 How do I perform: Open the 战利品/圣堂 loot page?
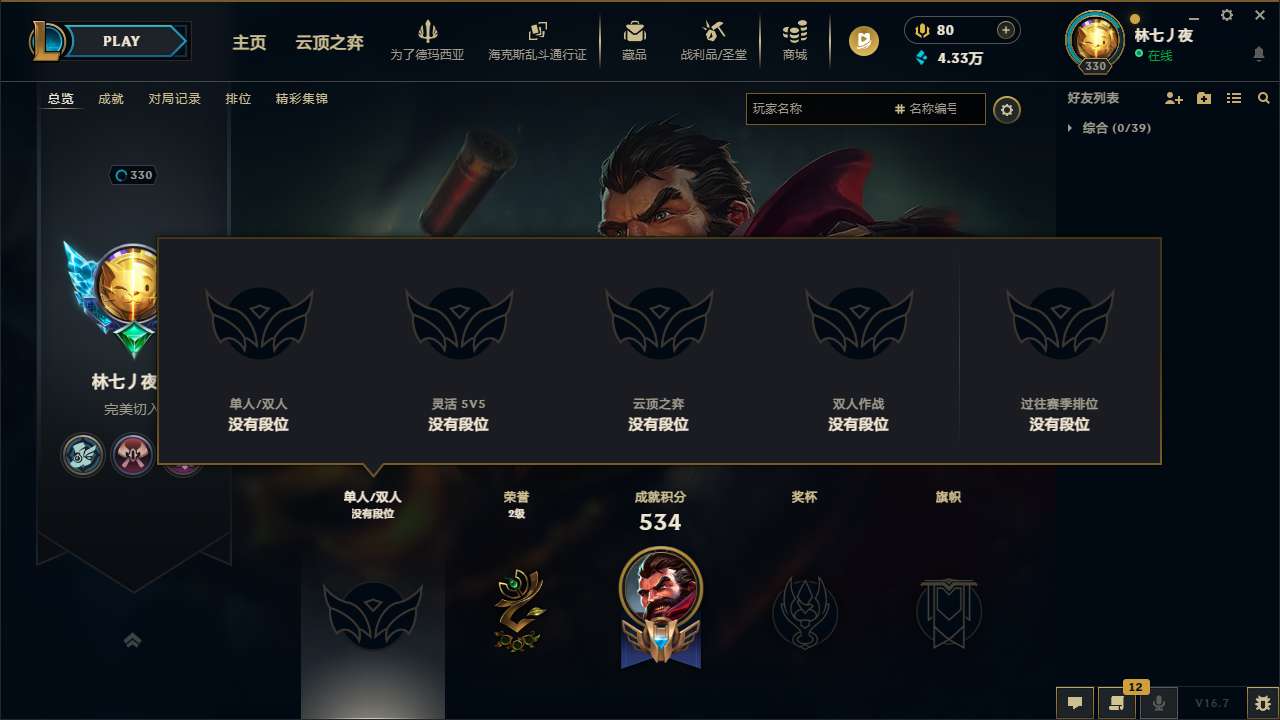712,41
